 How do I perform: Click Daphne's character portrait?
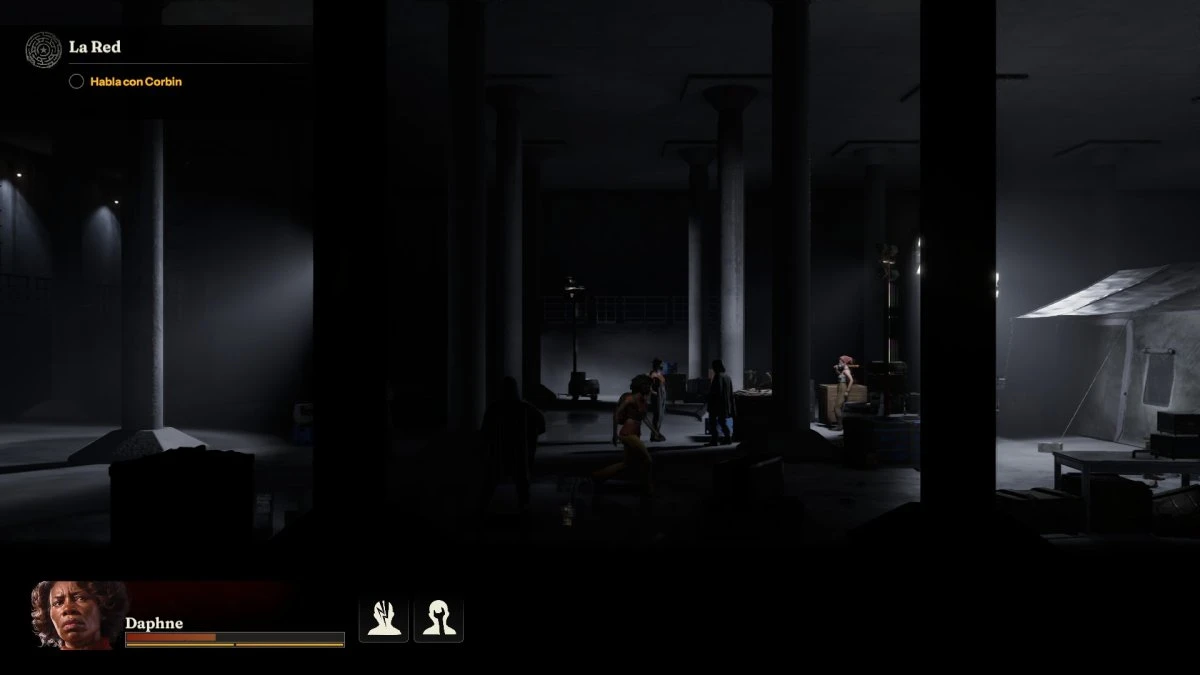[x=78, y=614]
